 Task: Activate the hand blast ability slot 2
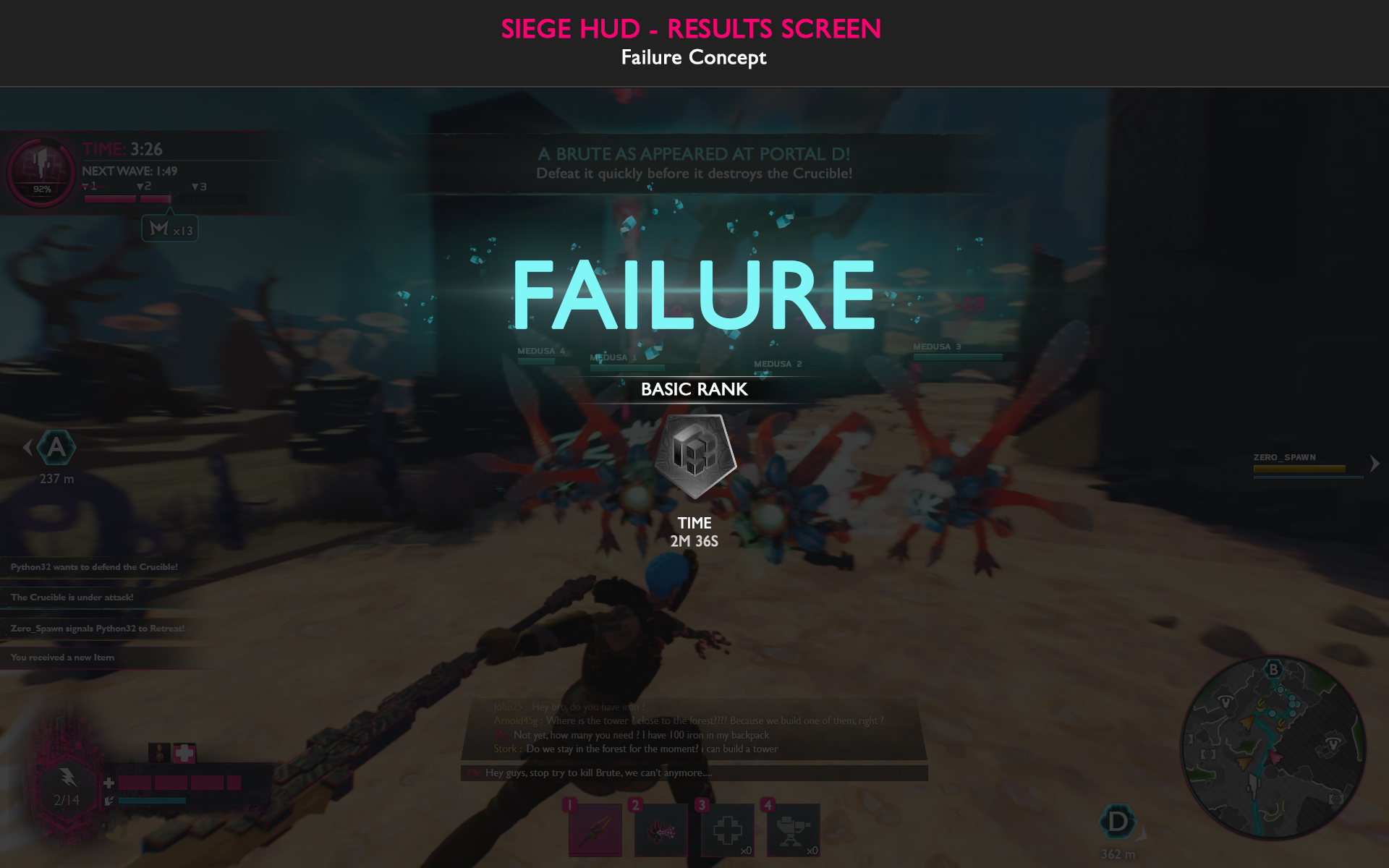660,829
